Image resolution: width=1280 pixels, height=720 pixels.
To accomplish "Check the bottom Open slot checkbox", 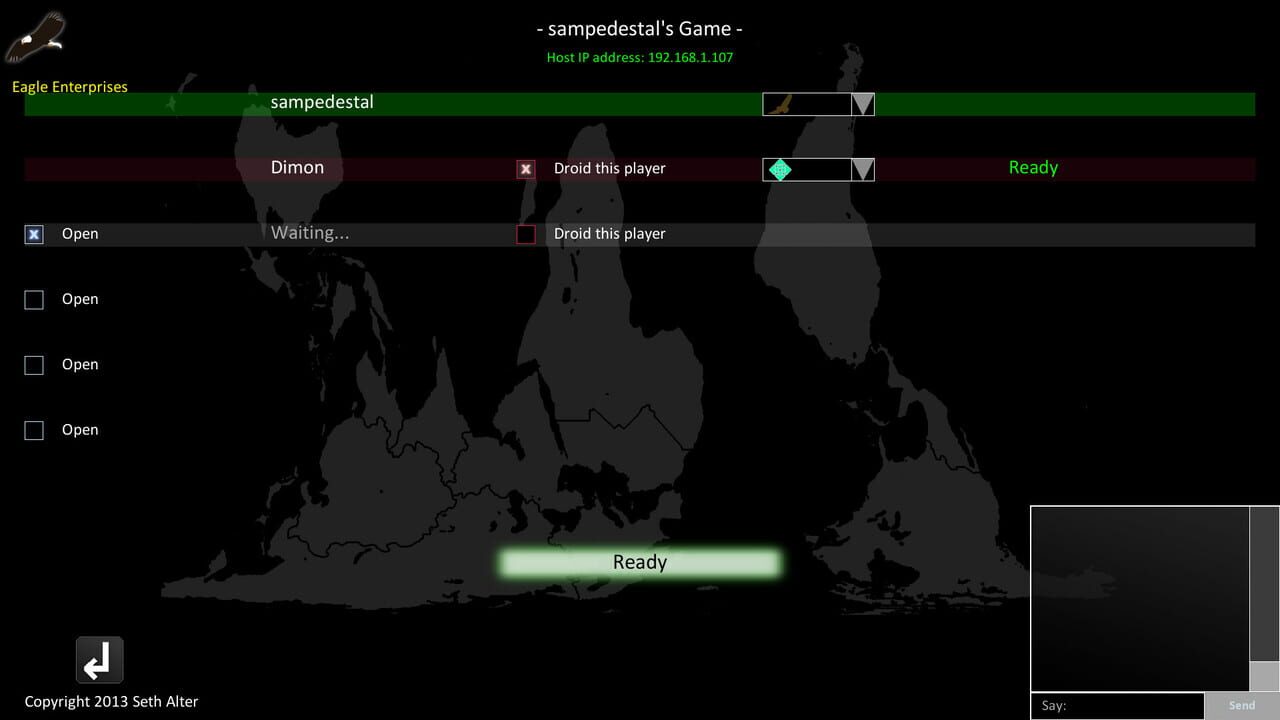I will tap(33, 429).
